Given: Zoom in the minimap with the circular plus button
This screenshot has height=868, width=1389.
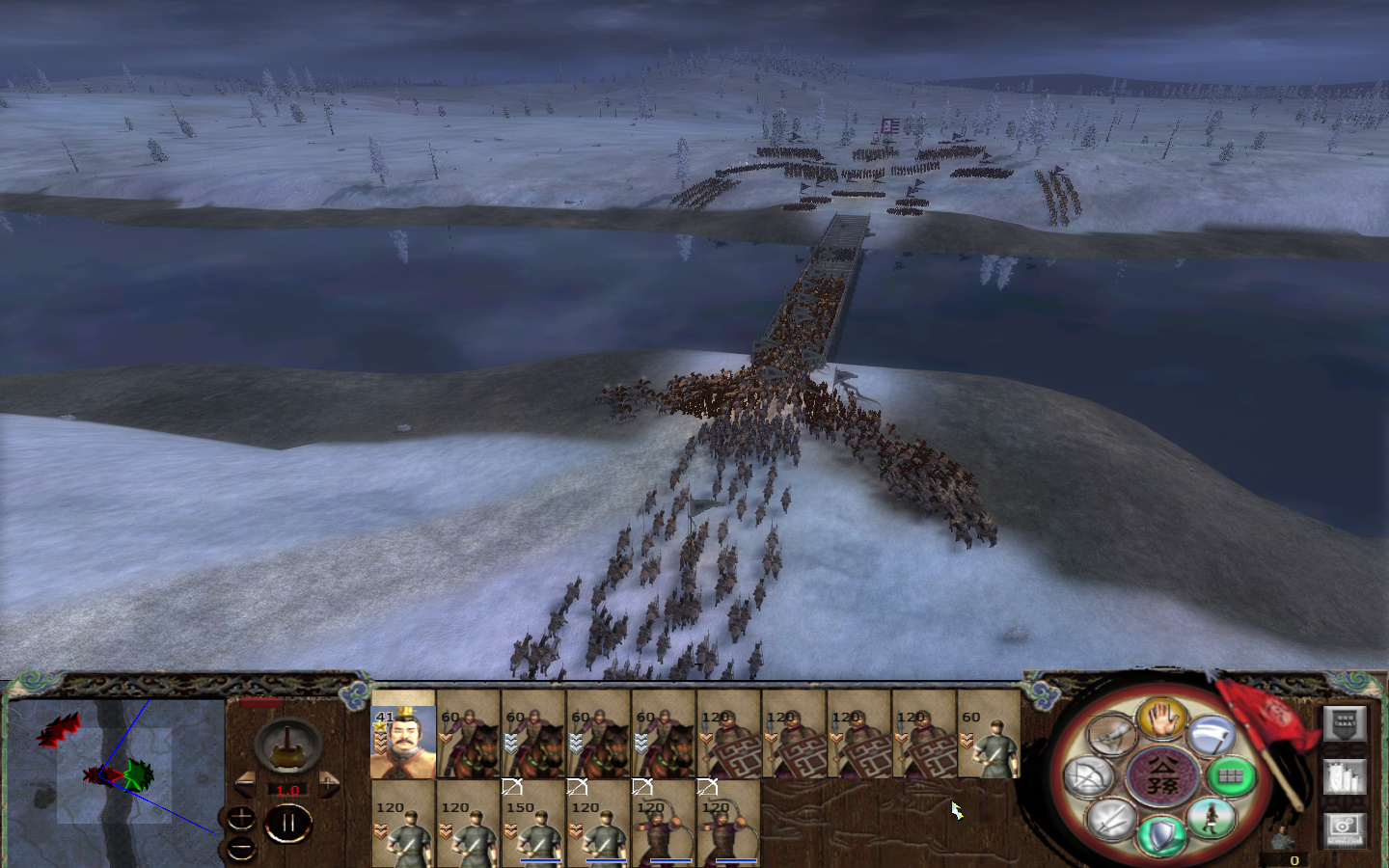Looking at the screenshot, I should pos(241,818).
